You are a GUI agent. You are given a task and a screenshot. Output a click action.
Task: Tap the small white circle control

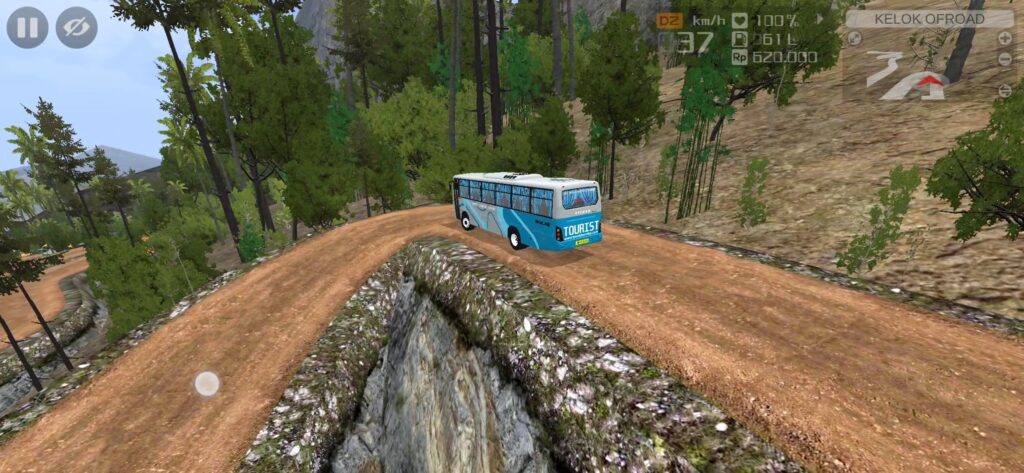point(207,383)
